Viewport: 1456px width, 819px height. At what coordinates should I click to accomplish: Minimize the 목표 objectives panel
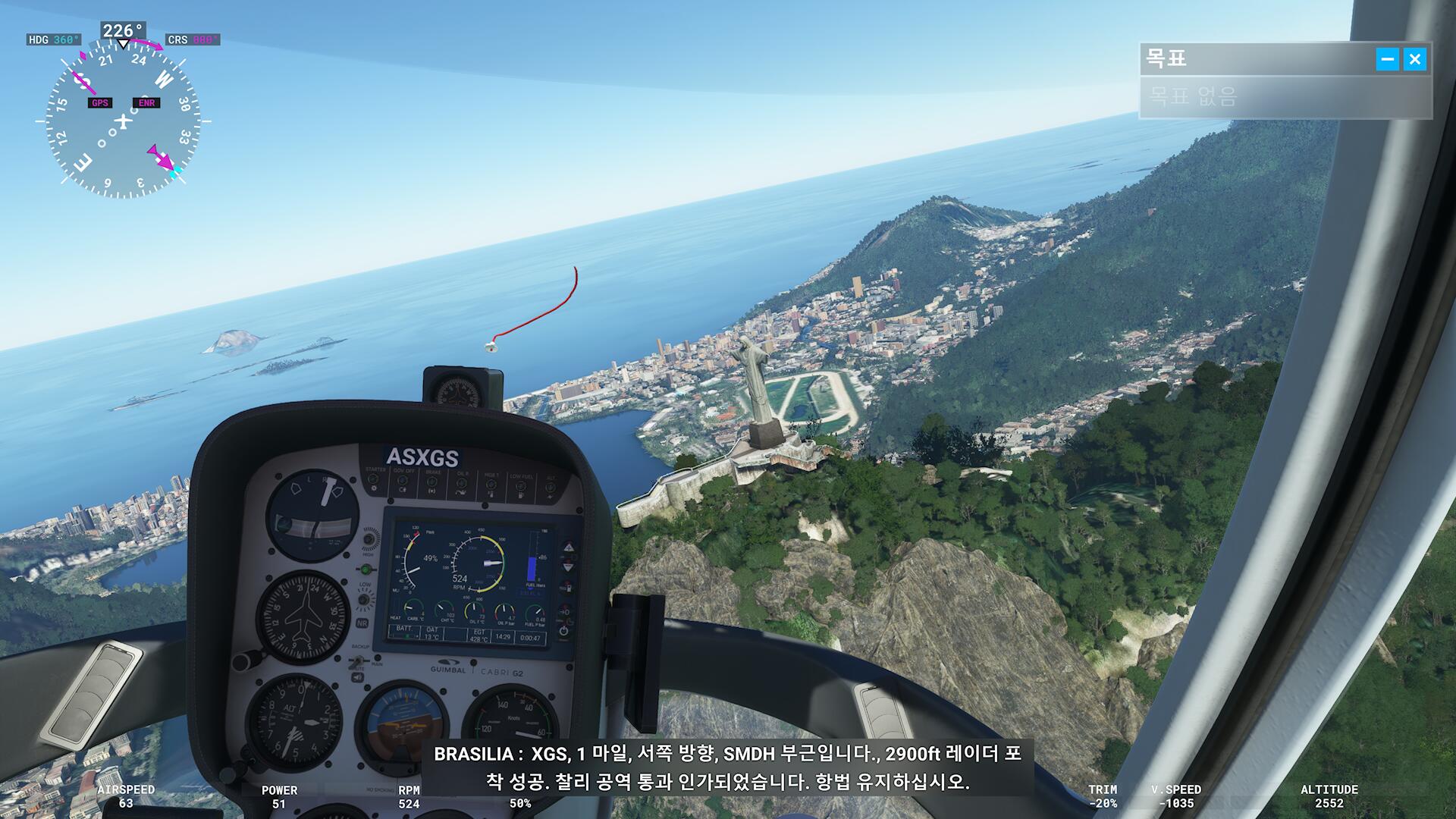point(1387,59)
